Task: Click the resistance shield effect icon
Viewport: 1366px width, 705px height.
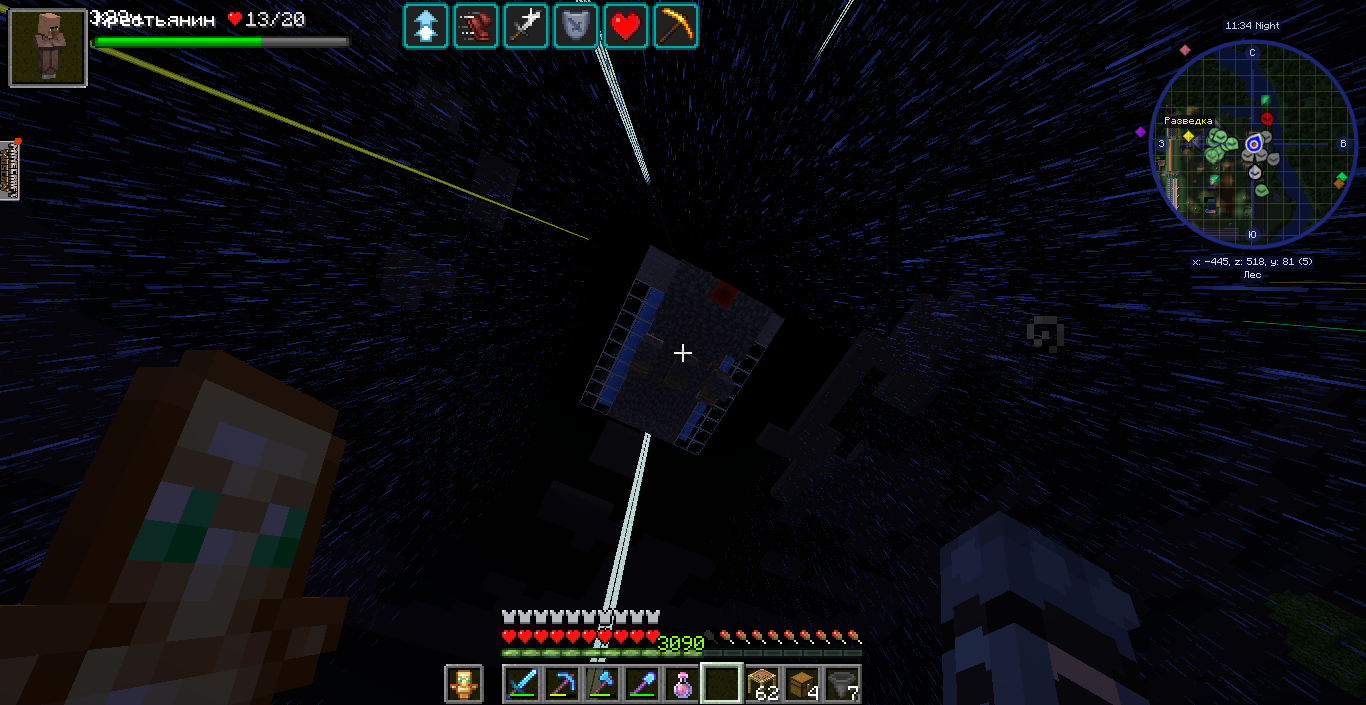Action: 576,26
